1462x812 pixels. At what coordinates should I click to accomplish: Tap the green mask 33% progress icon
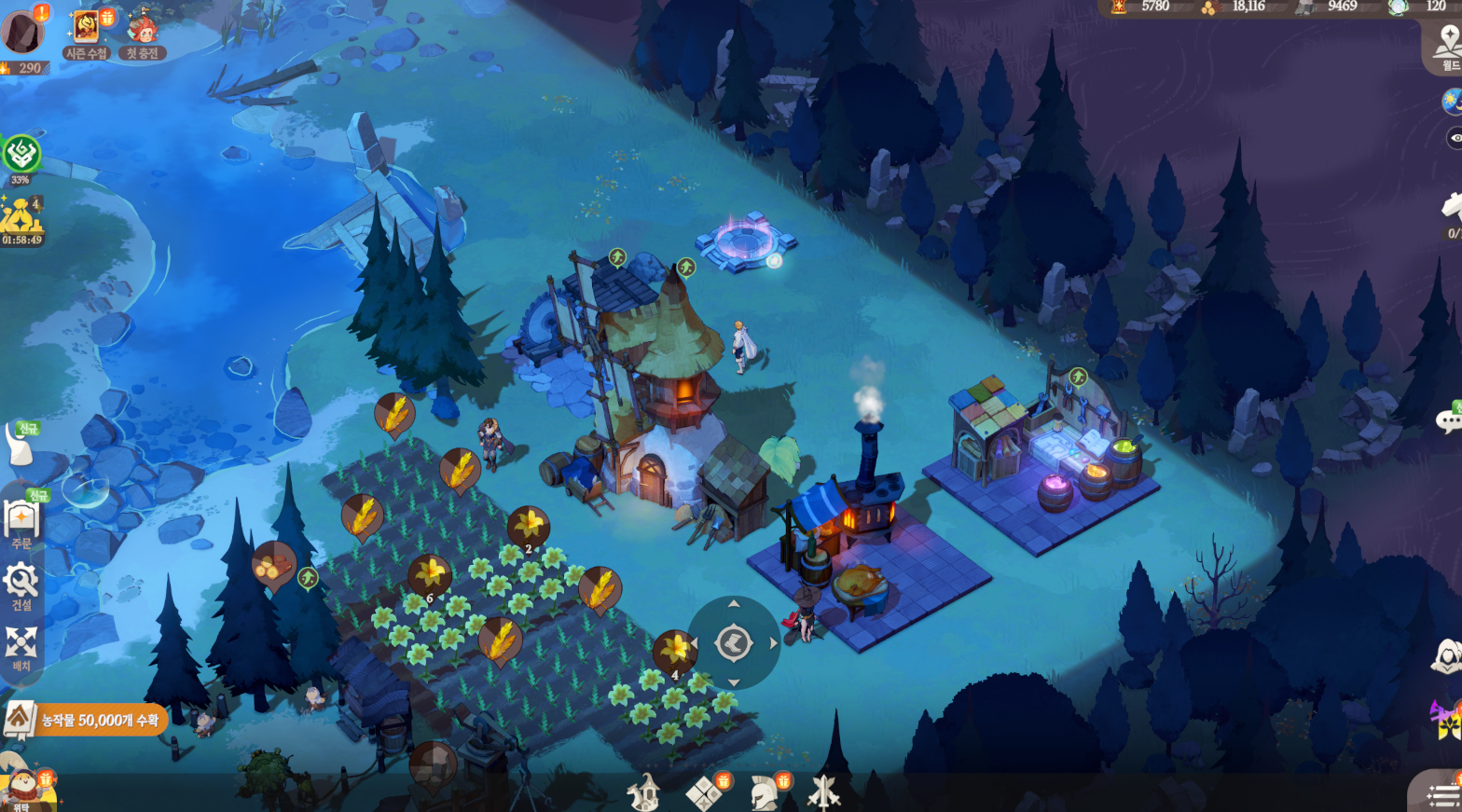click(21, 155)
